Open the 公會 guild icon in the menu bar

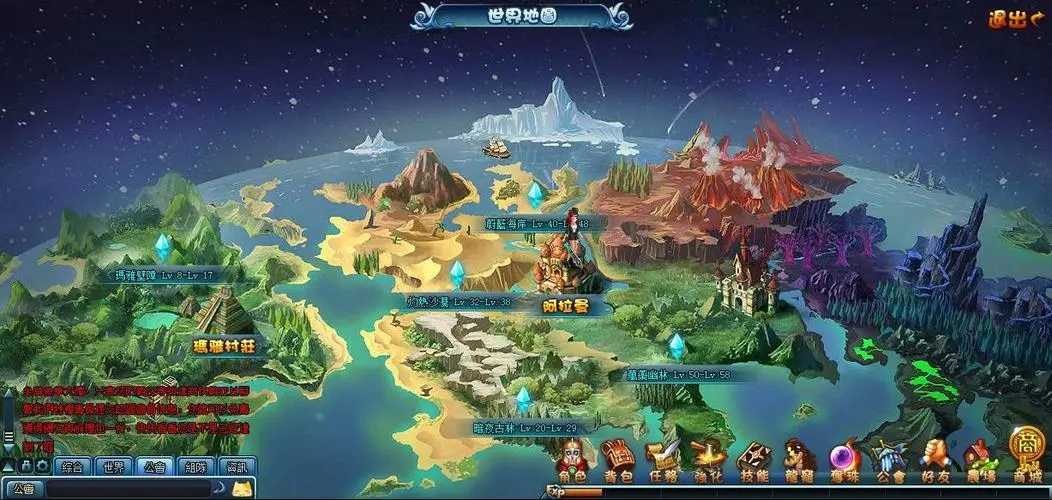(888, 461)
